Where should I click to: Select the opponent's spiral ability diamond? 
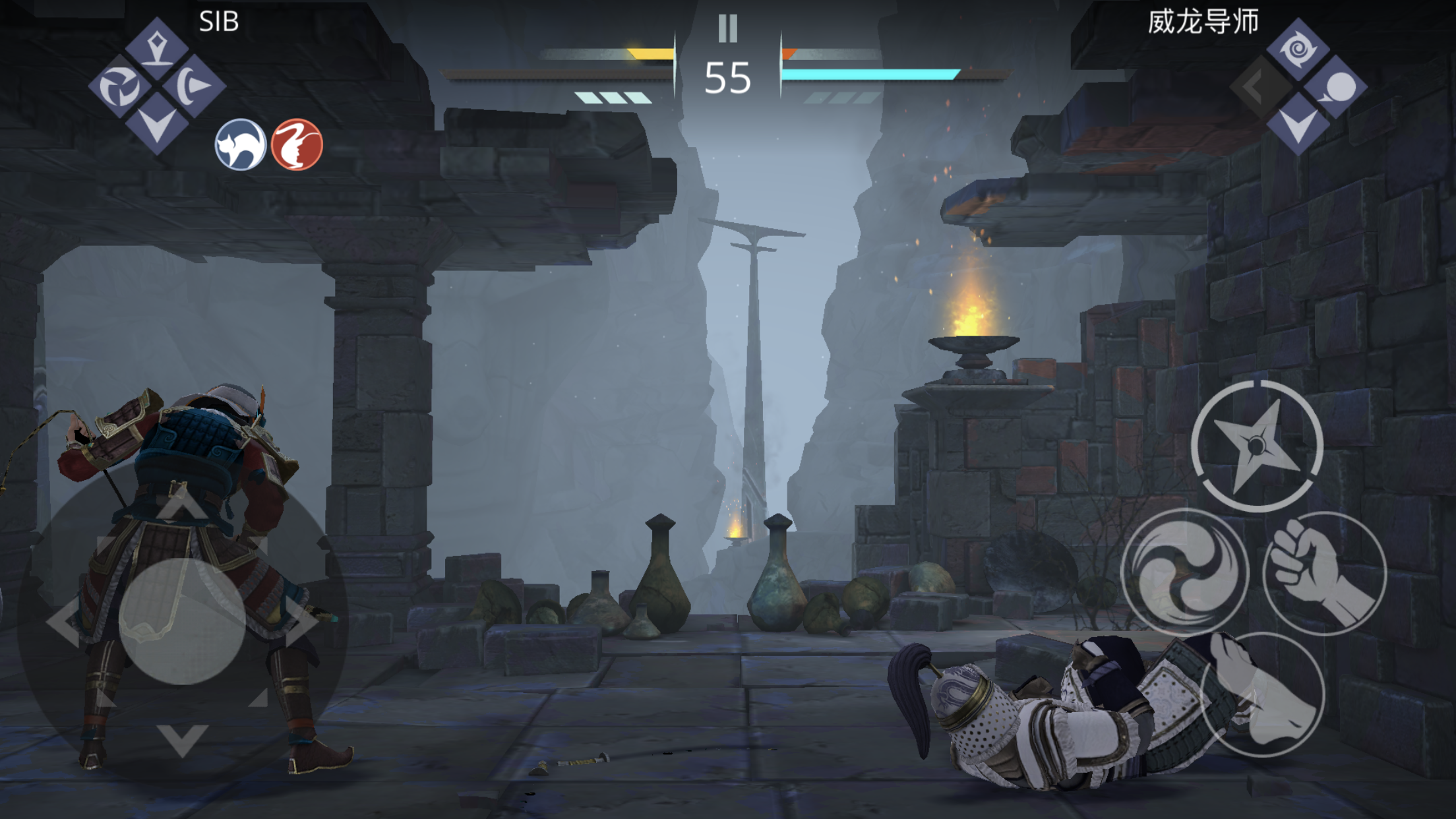point(1298,49)
